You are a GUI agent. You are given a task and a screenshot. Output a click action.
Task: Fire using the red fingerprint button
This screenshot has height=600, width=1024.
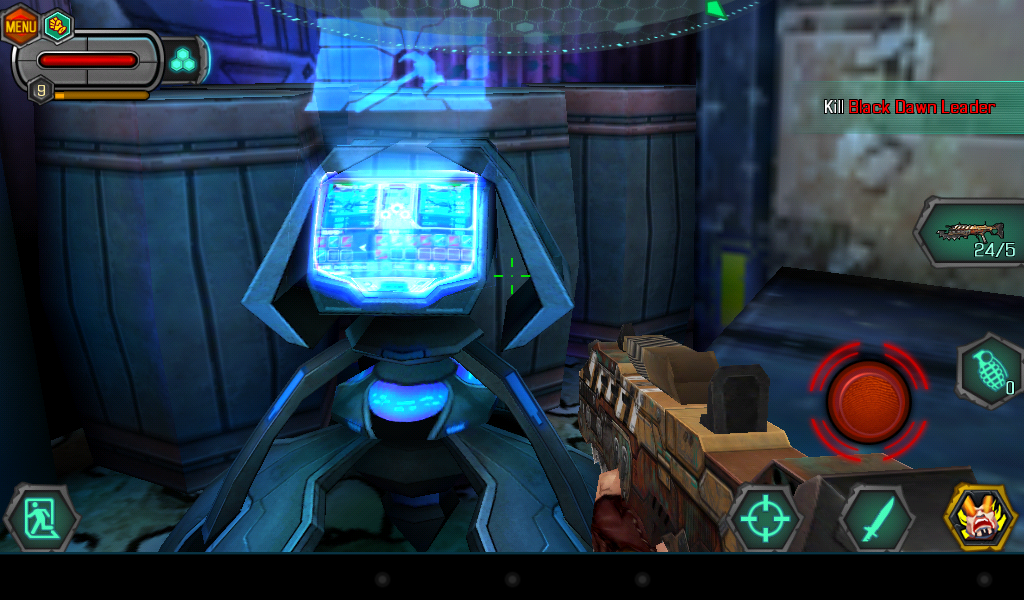pos(868,399)
